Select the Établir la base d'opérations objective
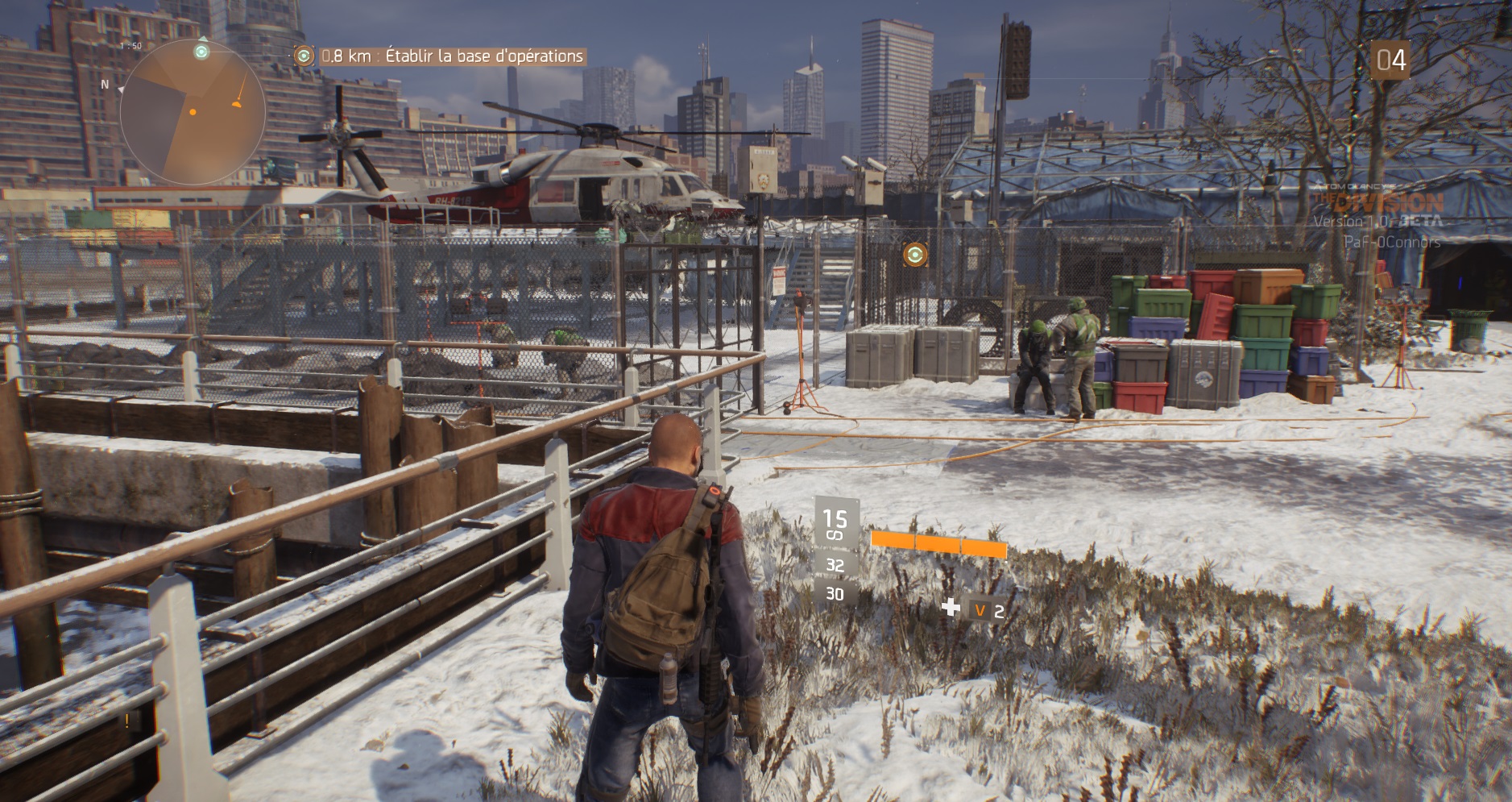This screenshot has width=1512, height=802. click(x=483, y=56)
